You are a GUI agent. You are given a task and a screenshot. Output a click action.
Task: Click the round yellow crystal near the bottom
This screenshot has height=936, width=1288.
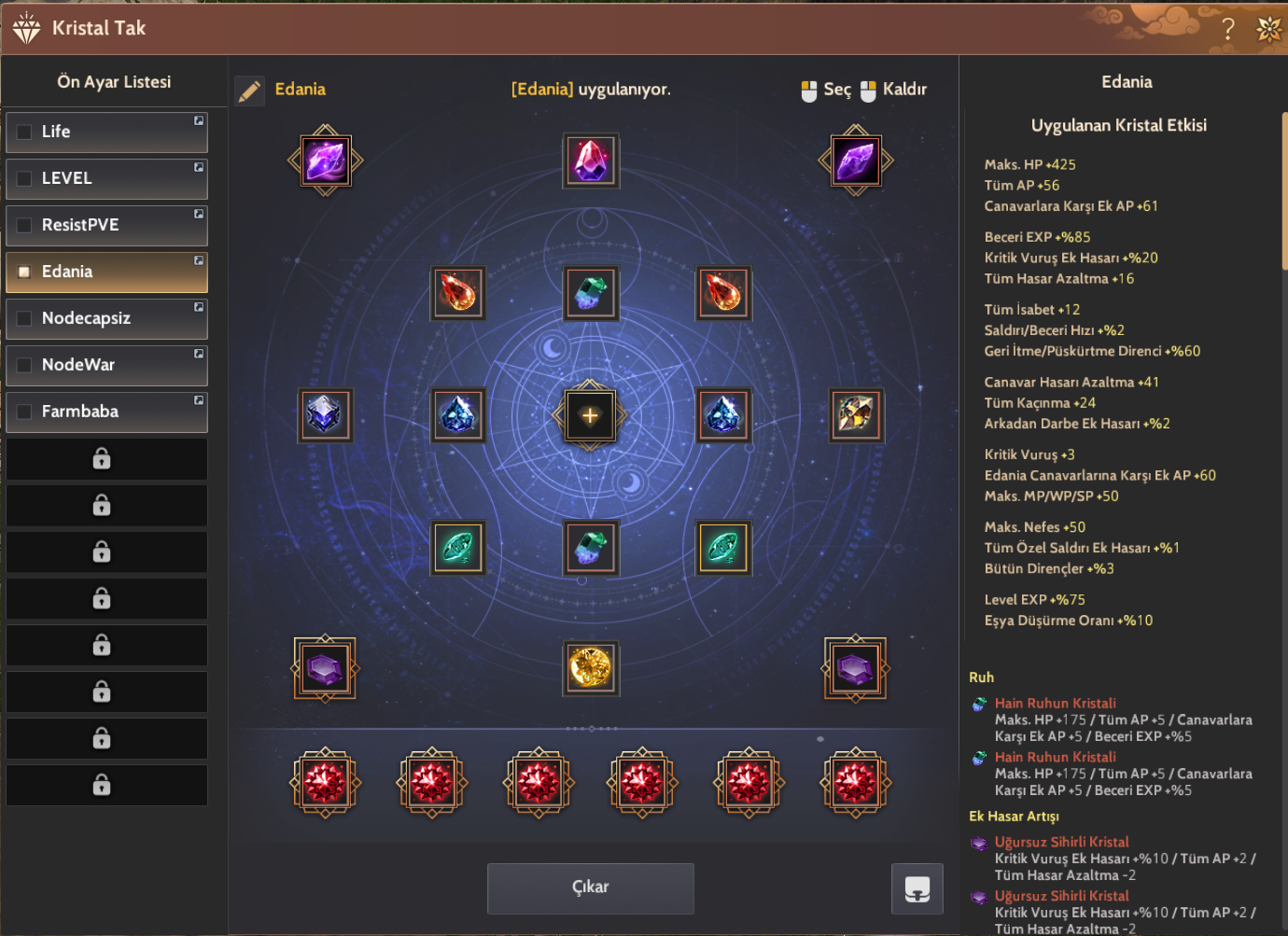point(590,668)
